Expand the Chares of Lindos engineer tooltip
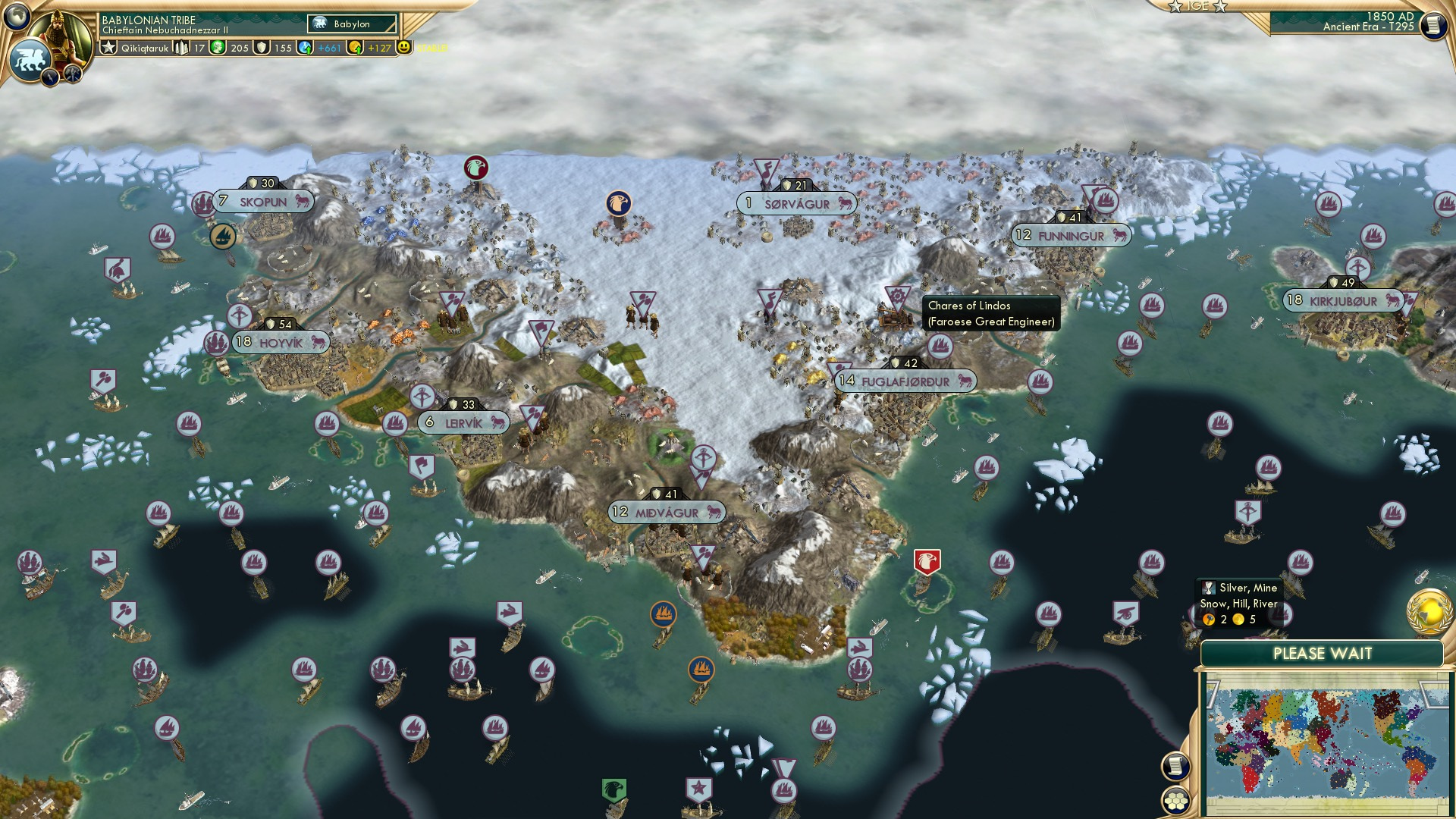 point(990,312)
